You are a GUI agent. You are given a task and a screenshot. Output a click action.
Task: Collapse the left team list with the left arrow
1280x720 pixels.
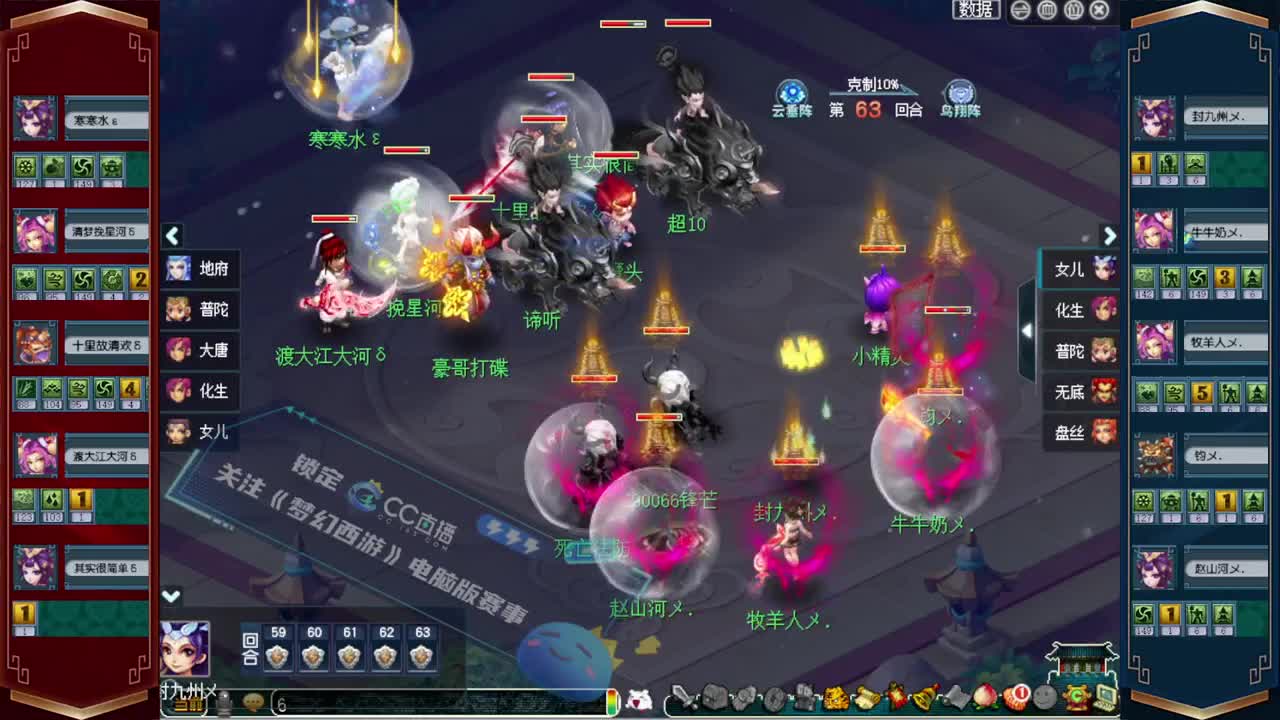(x=172, y=237)
